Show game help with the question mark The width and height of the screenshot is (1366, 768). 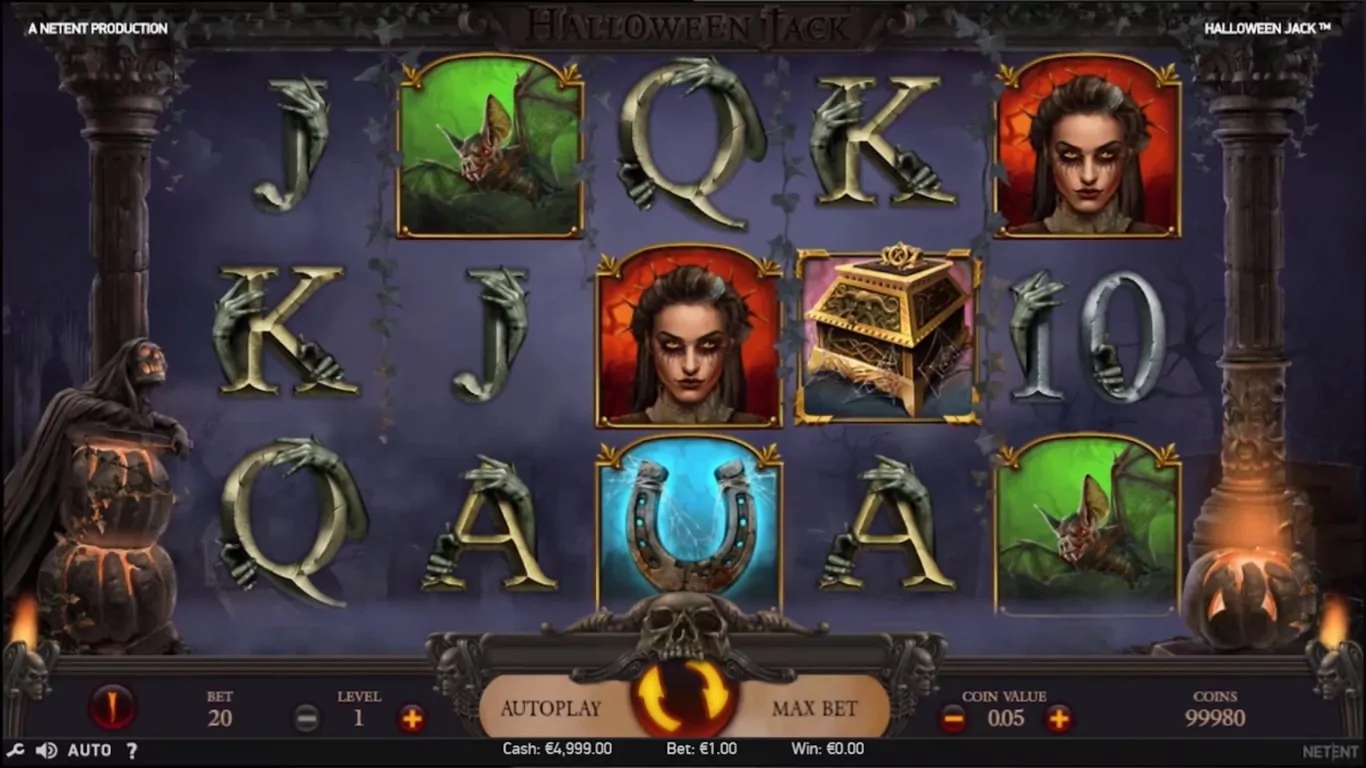[x=131, y=750]
